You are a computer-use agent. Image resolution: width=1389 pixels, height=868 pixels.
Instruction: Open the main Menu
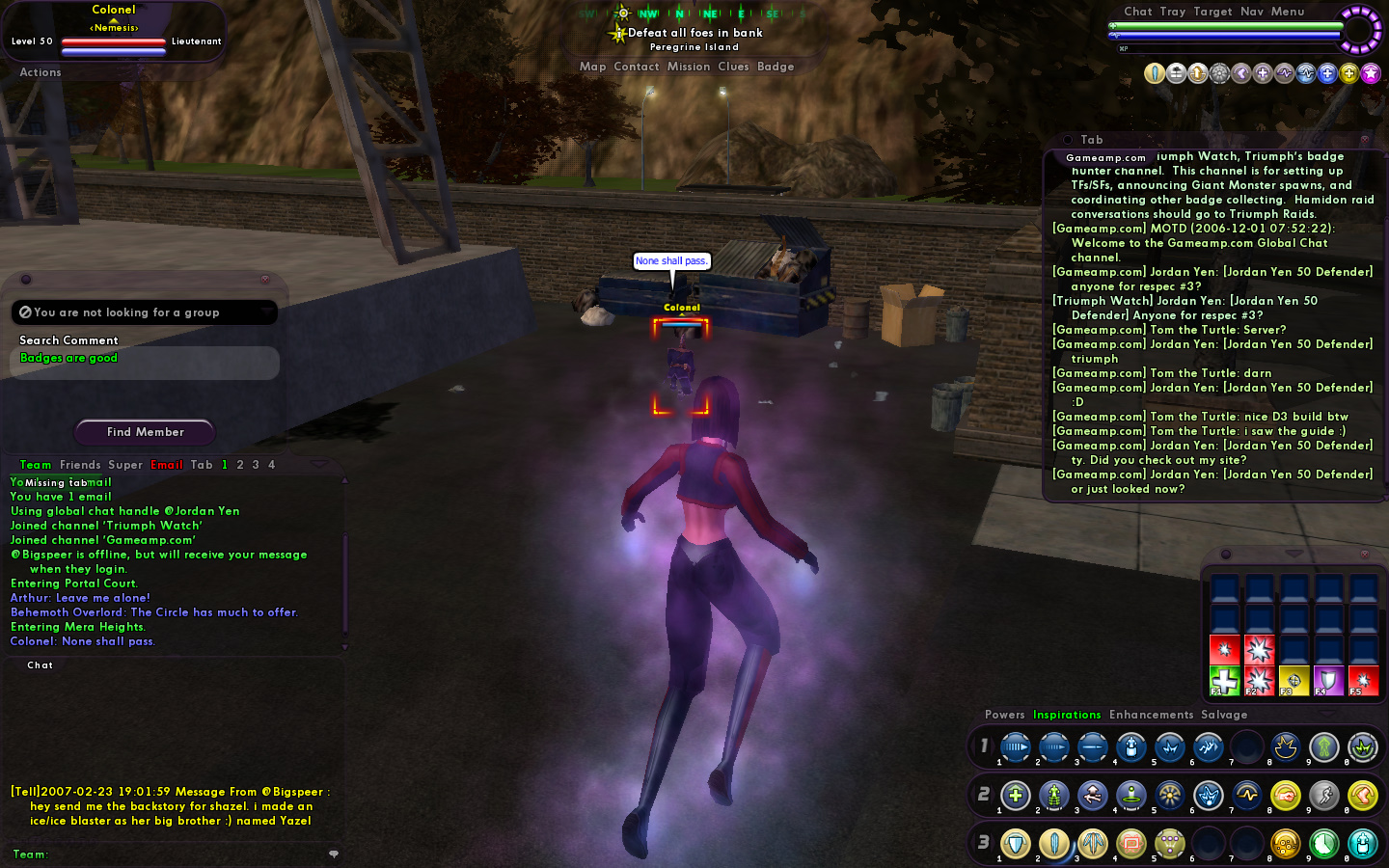pos(1287,12)
